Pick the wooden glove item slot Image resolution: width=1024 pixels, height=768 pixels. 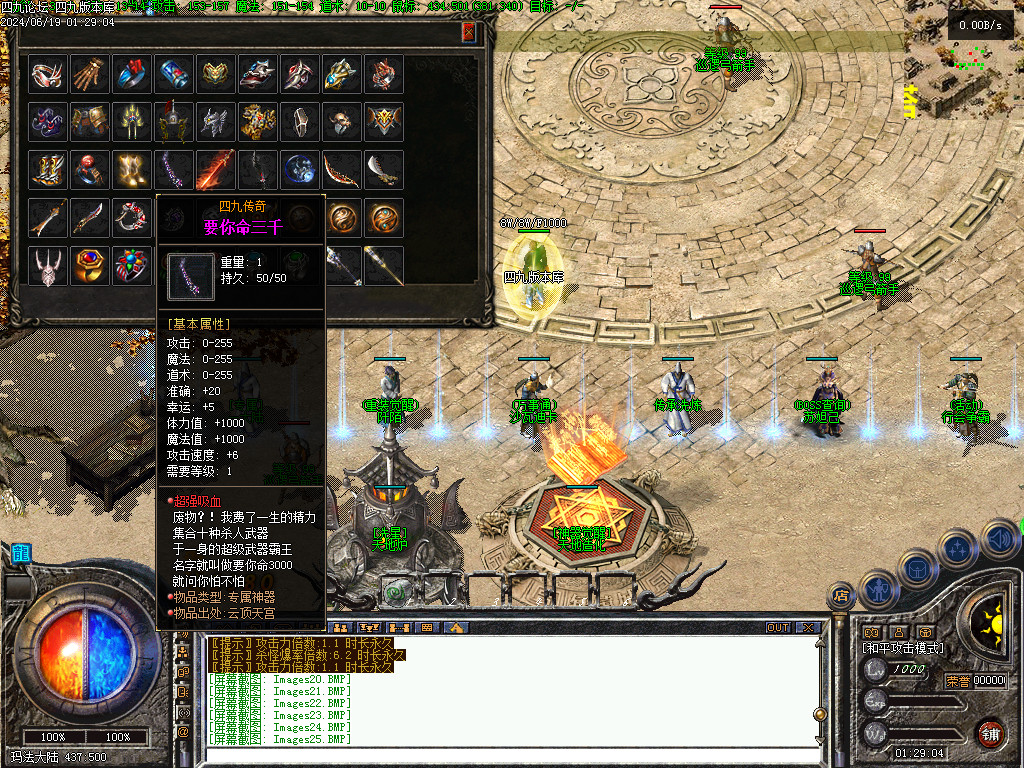[x=89, y=74]
